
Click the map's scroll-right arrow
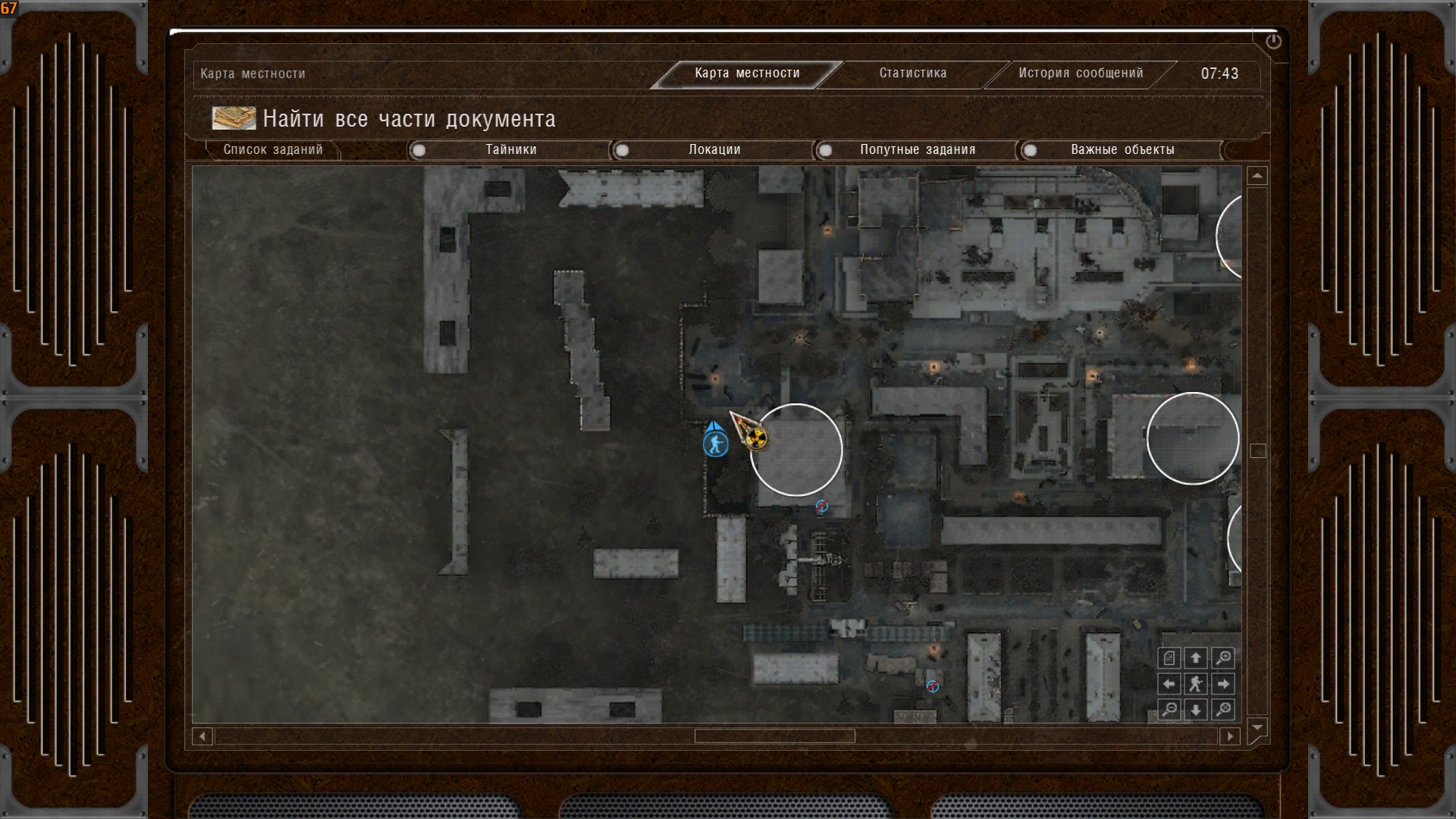(x=1230, y=736)
